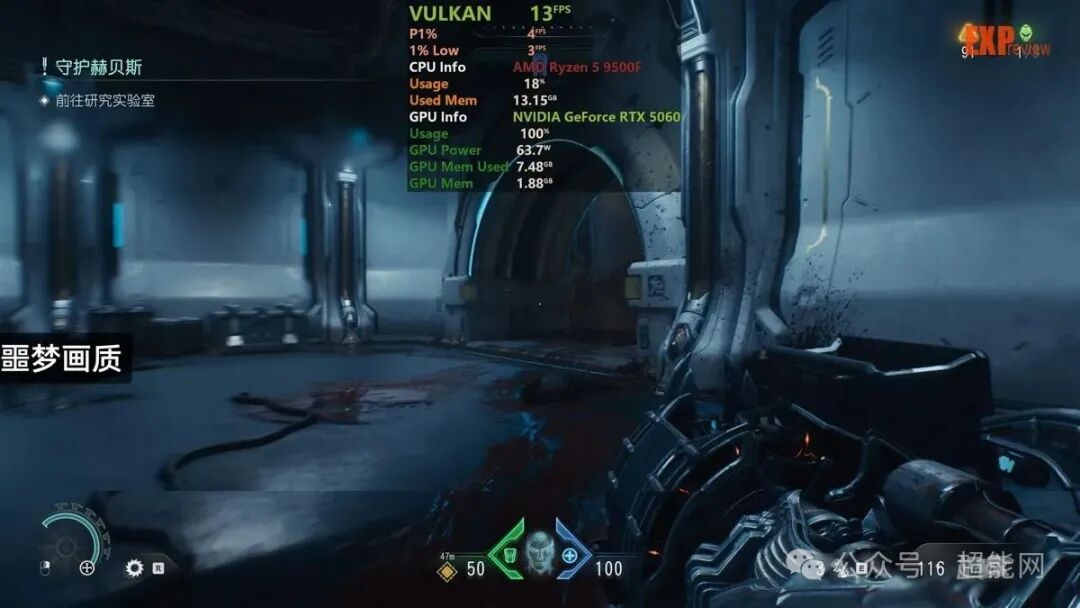This screenshot has width=1080, height=608.
Task: Select the green armor chevron icon
Action: coord(507,553)
